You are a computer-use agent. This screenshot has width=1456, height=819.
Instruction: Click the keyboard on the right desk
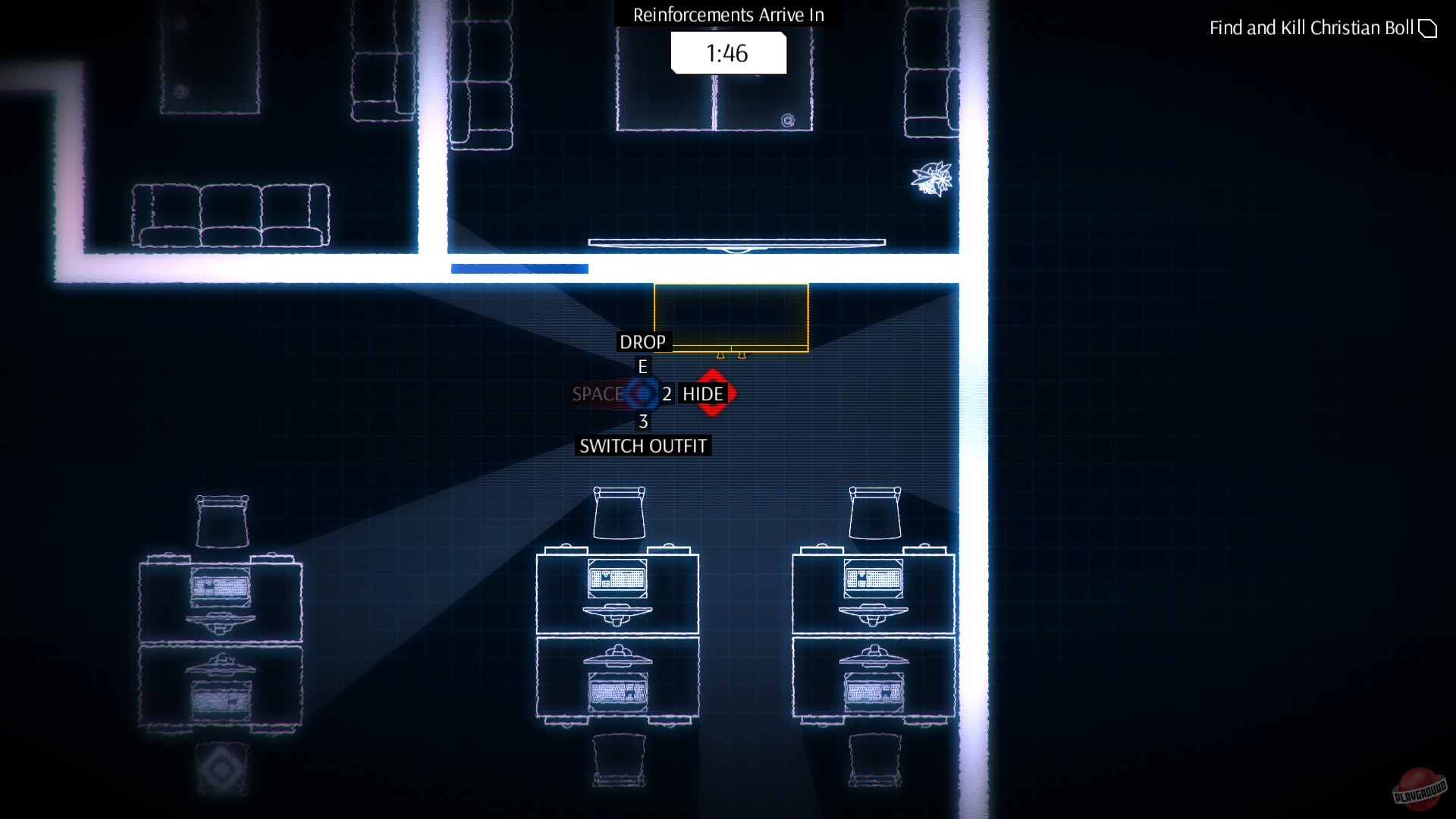[874, 579]
